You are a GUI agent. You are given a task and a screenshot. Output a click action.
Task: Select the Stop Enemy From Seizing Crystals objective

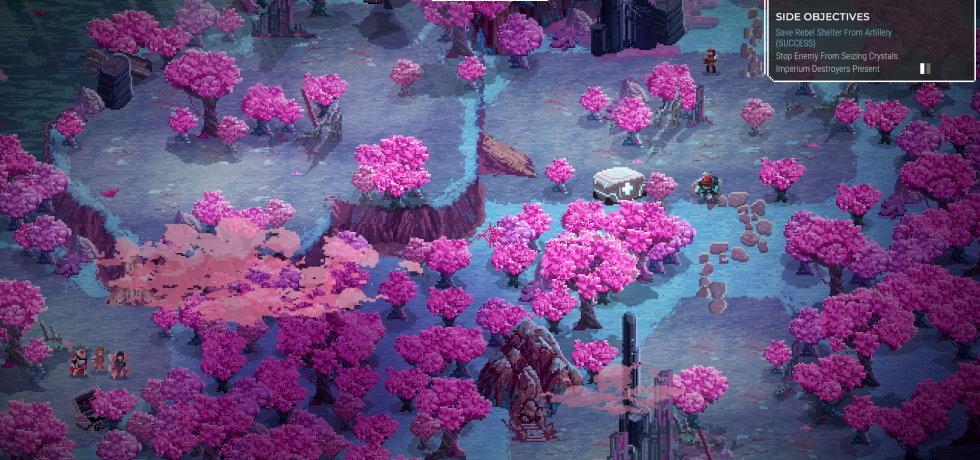(x=836, y=56)
